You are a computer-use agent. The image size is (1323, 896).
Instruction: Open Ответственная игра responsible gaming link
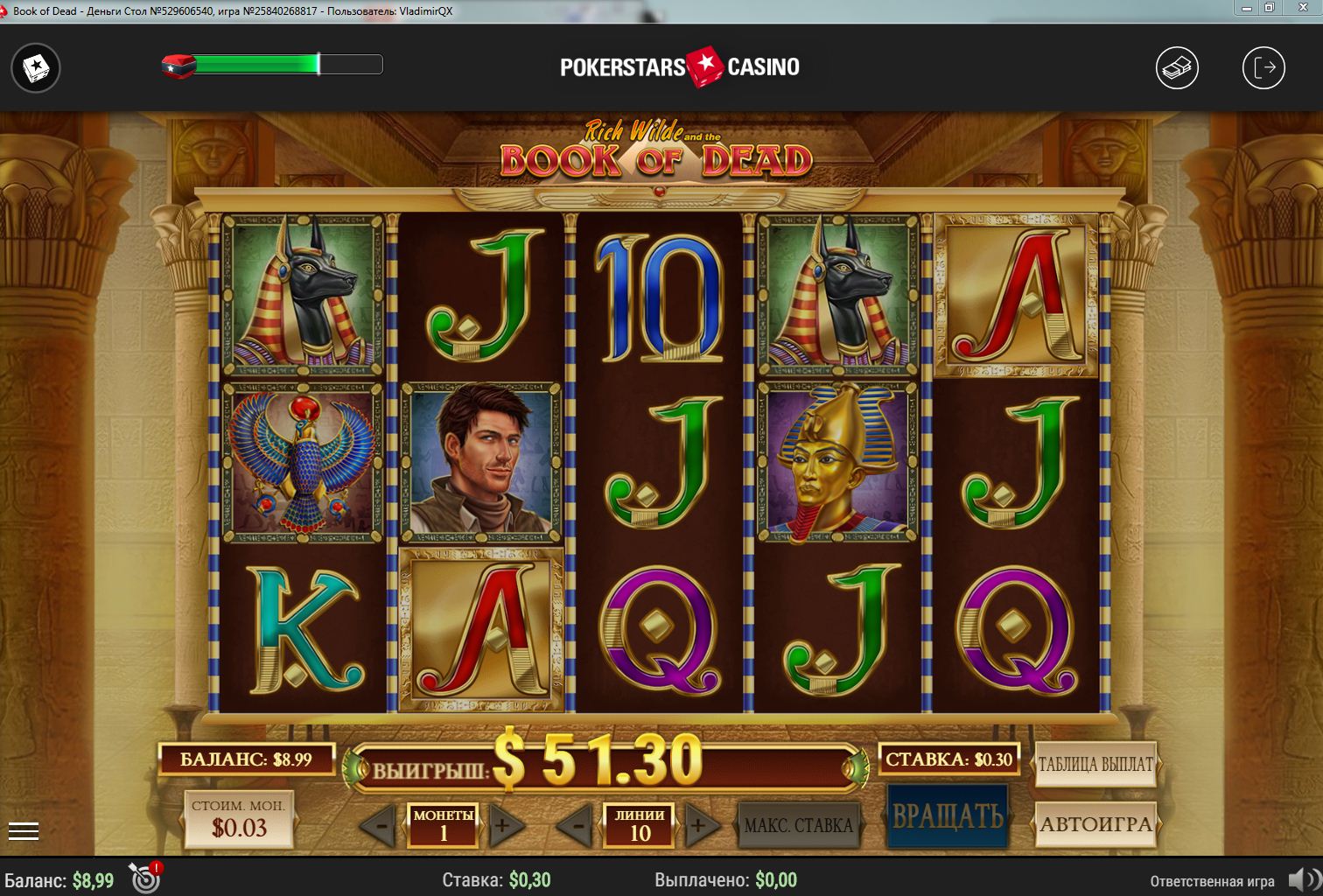pos(1212,880)
